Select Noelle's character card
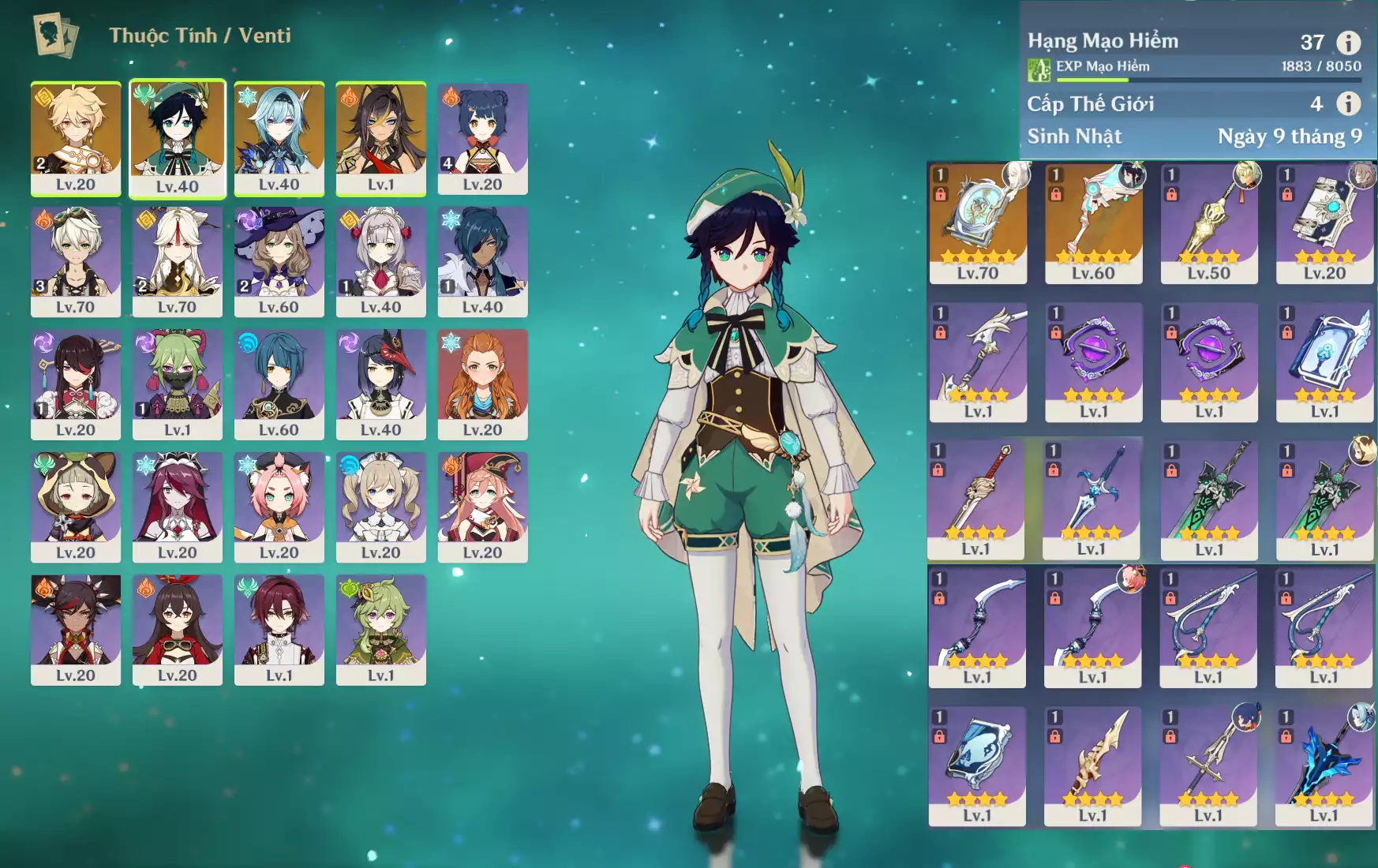The width and height of the screenshot is (1378, 868). [x=381, y=262]
